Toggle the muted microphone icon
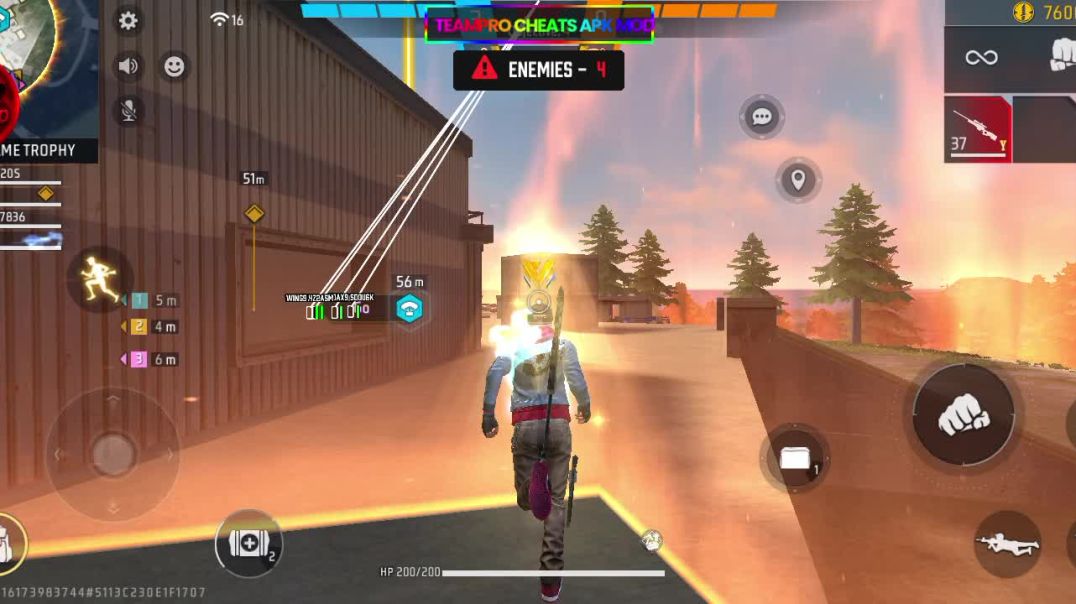The image size is (1076, 604). (x=128, y=111)
